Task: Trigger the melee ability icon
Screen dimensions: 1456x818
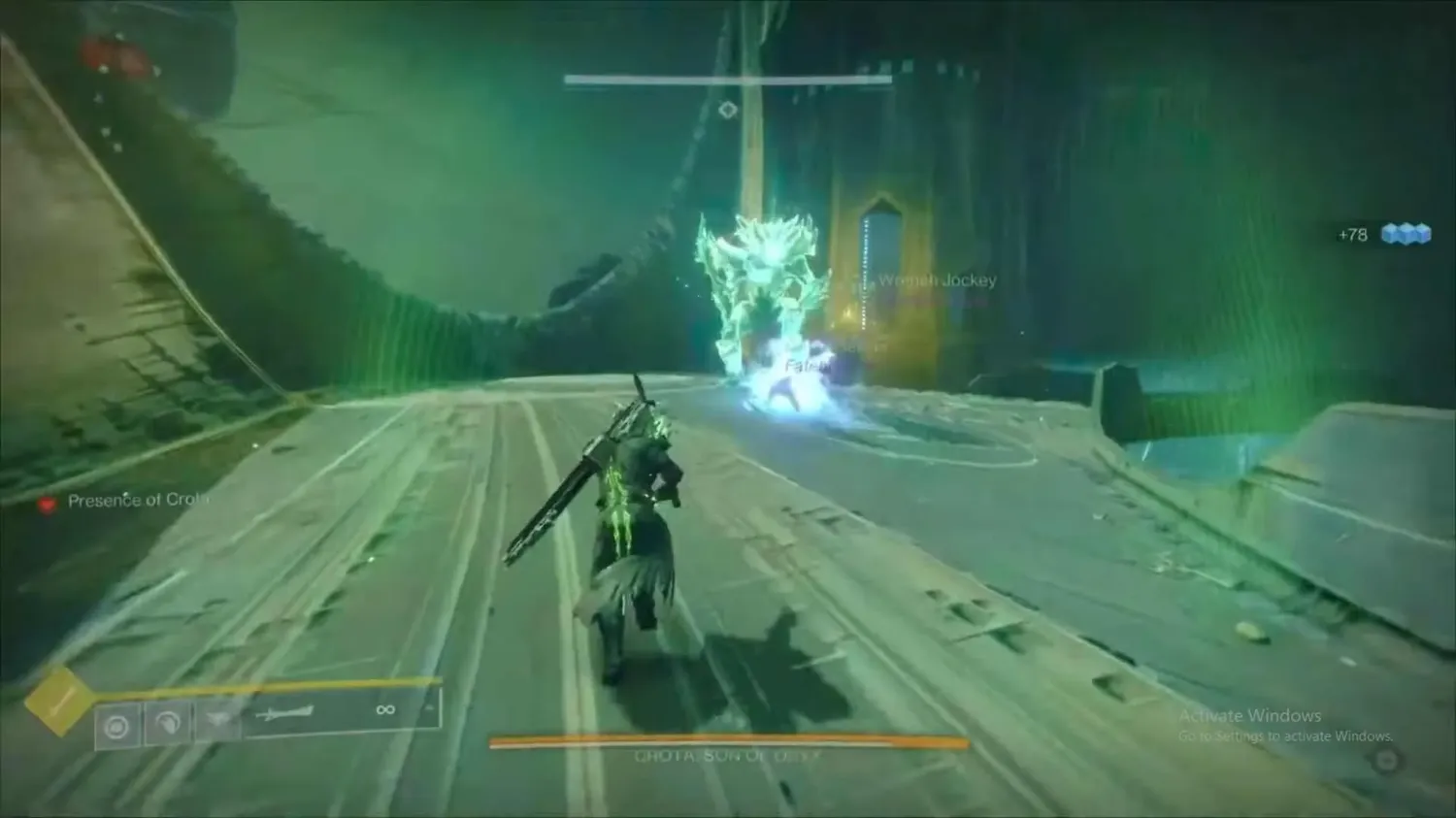Action: coord(168,724)
